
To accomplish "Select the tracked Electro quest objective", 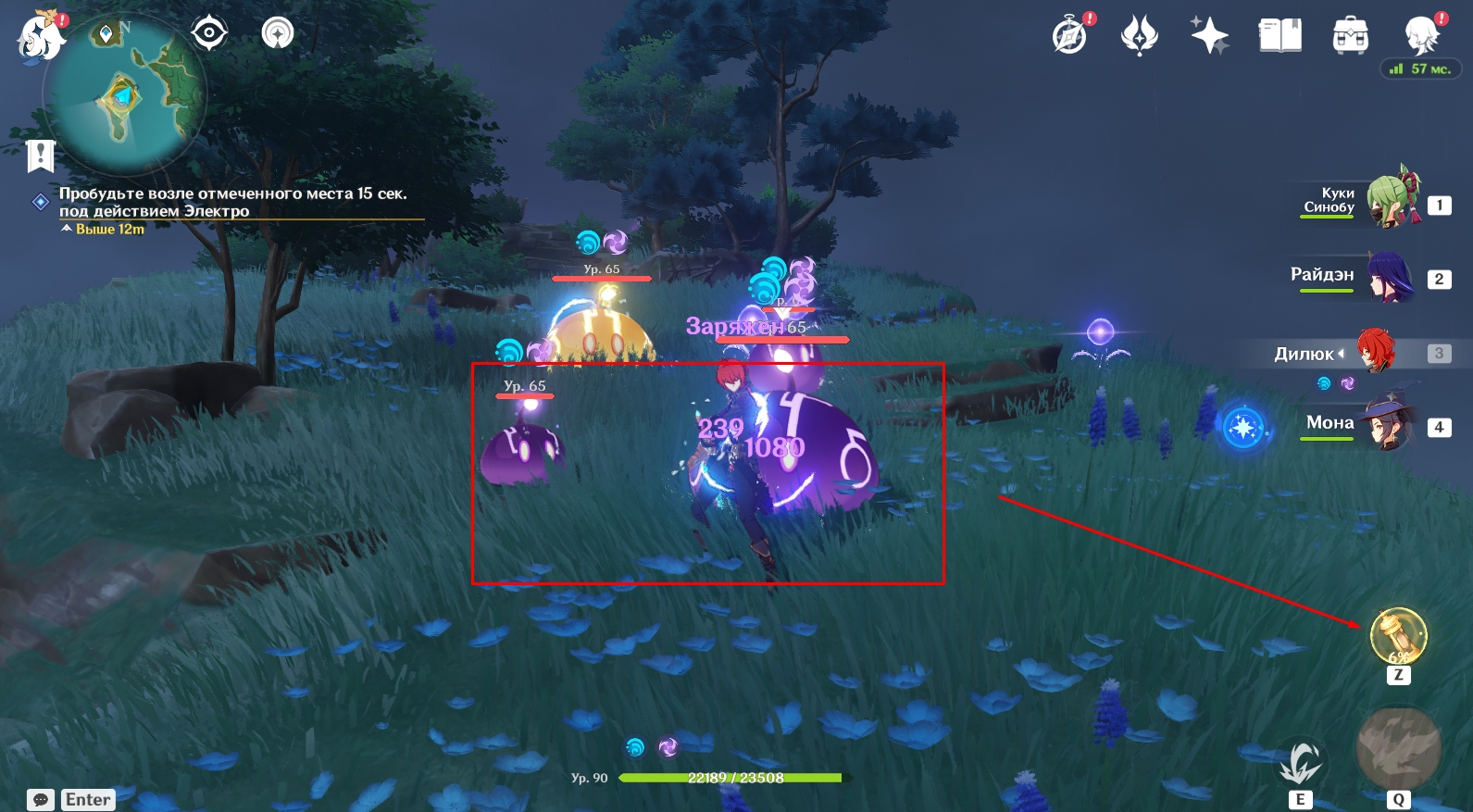I will coord(232,202).
